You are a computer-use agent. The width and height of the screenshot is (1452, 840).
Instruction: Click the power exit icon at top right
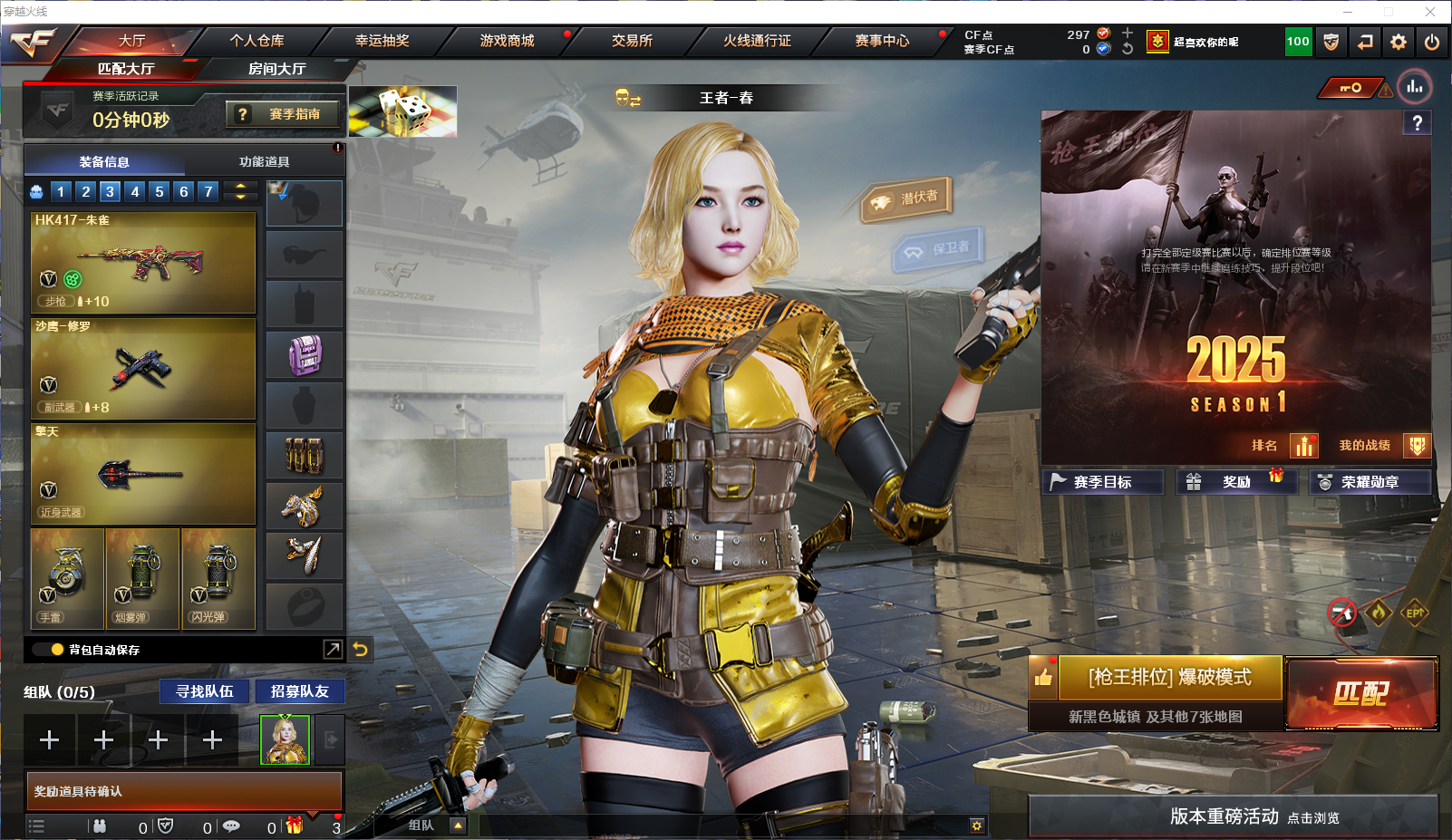tap(1432, 41)
